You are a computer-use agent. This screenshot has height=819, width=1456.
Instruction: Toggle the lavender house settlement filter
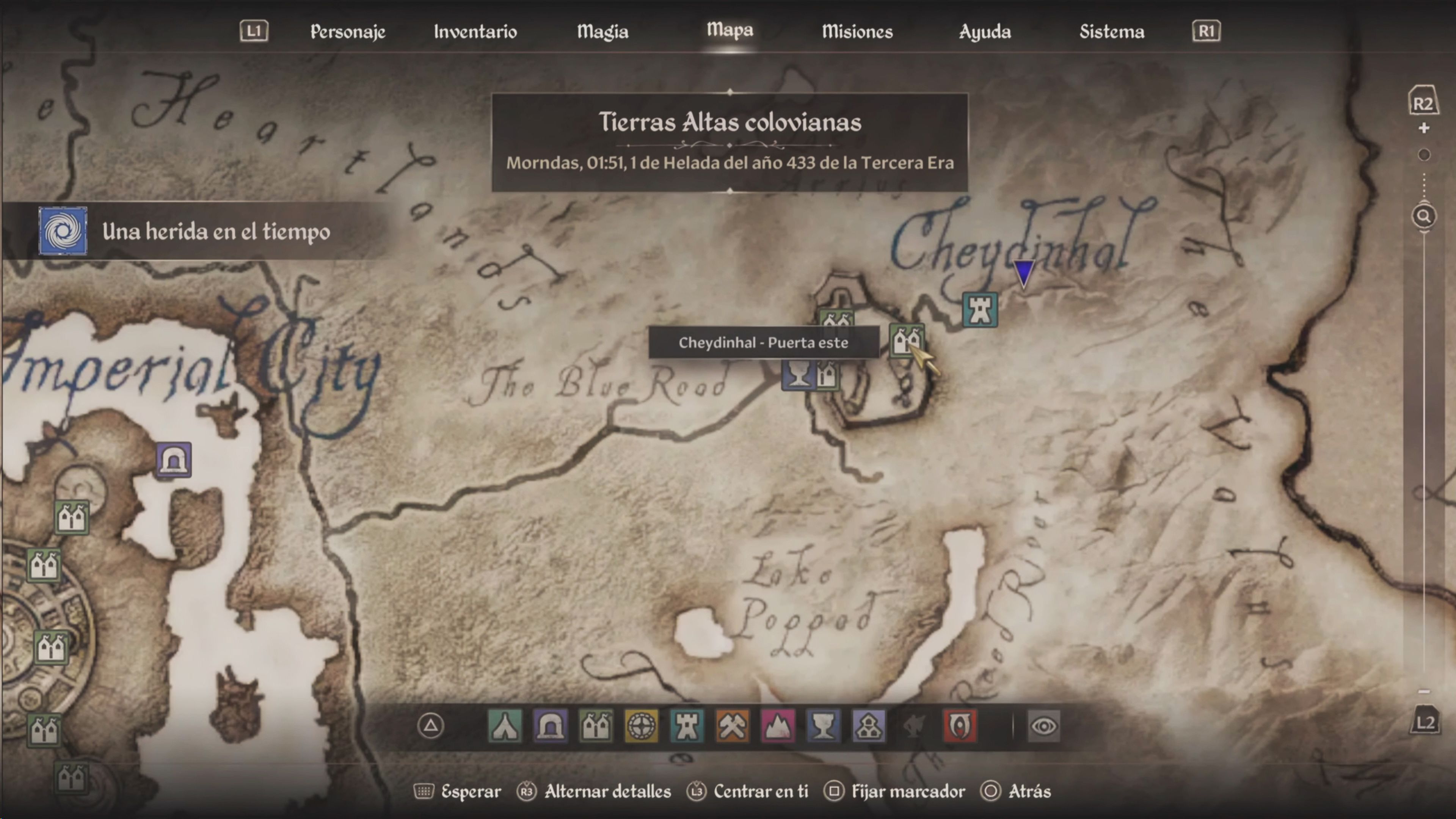(x=869, y=726)
